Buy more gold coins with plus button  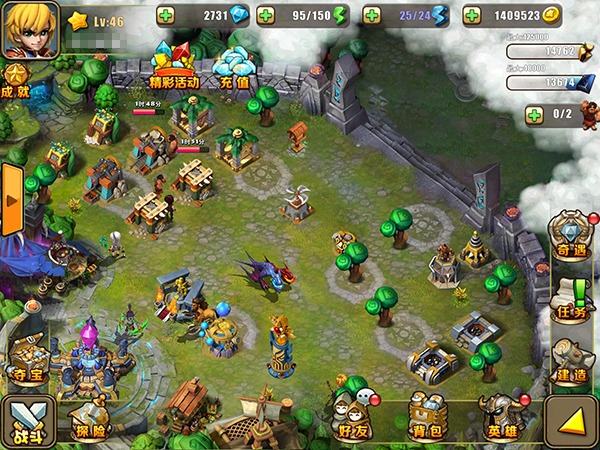pos(473,16)
